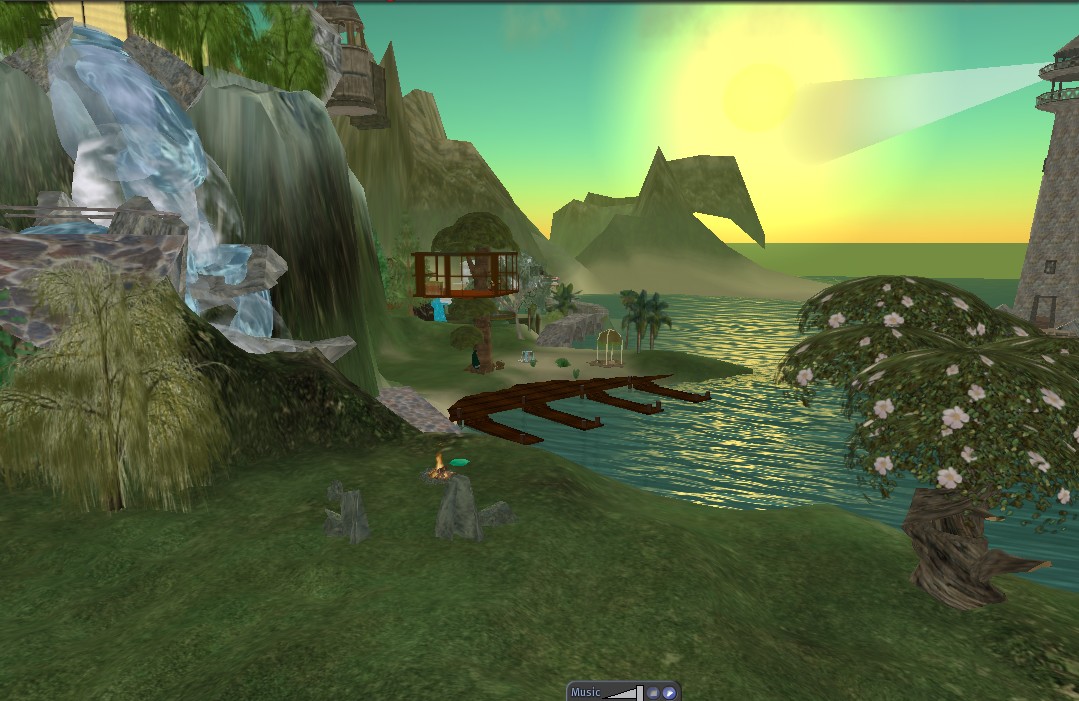The image size is (1079, 701).
Task: Stop the music stream
Action: (653, 692)
